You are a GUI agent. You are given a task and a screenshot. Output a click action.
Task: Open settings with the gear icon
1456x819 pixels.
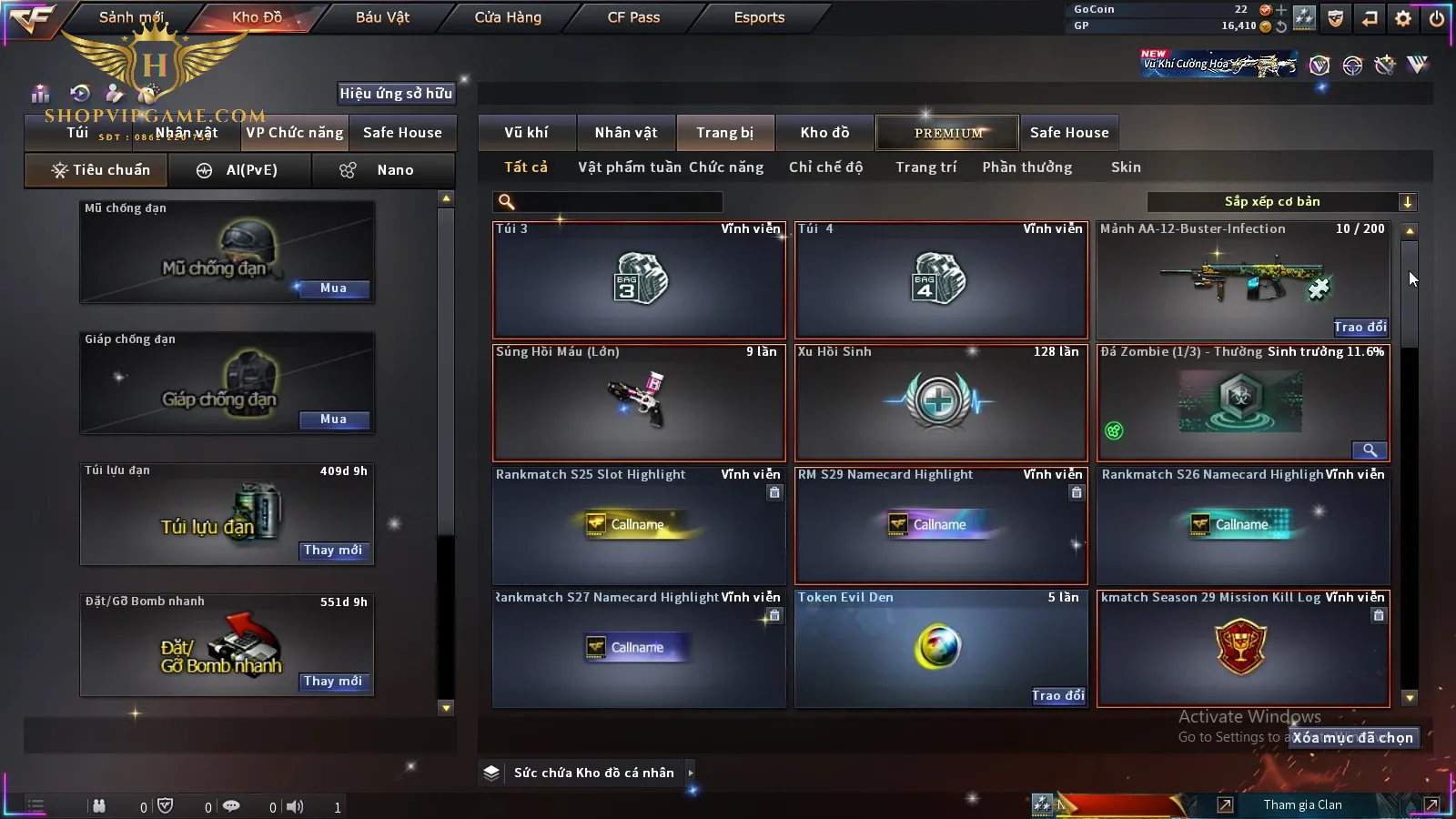pyautogui.click(x=1403, y=18)
